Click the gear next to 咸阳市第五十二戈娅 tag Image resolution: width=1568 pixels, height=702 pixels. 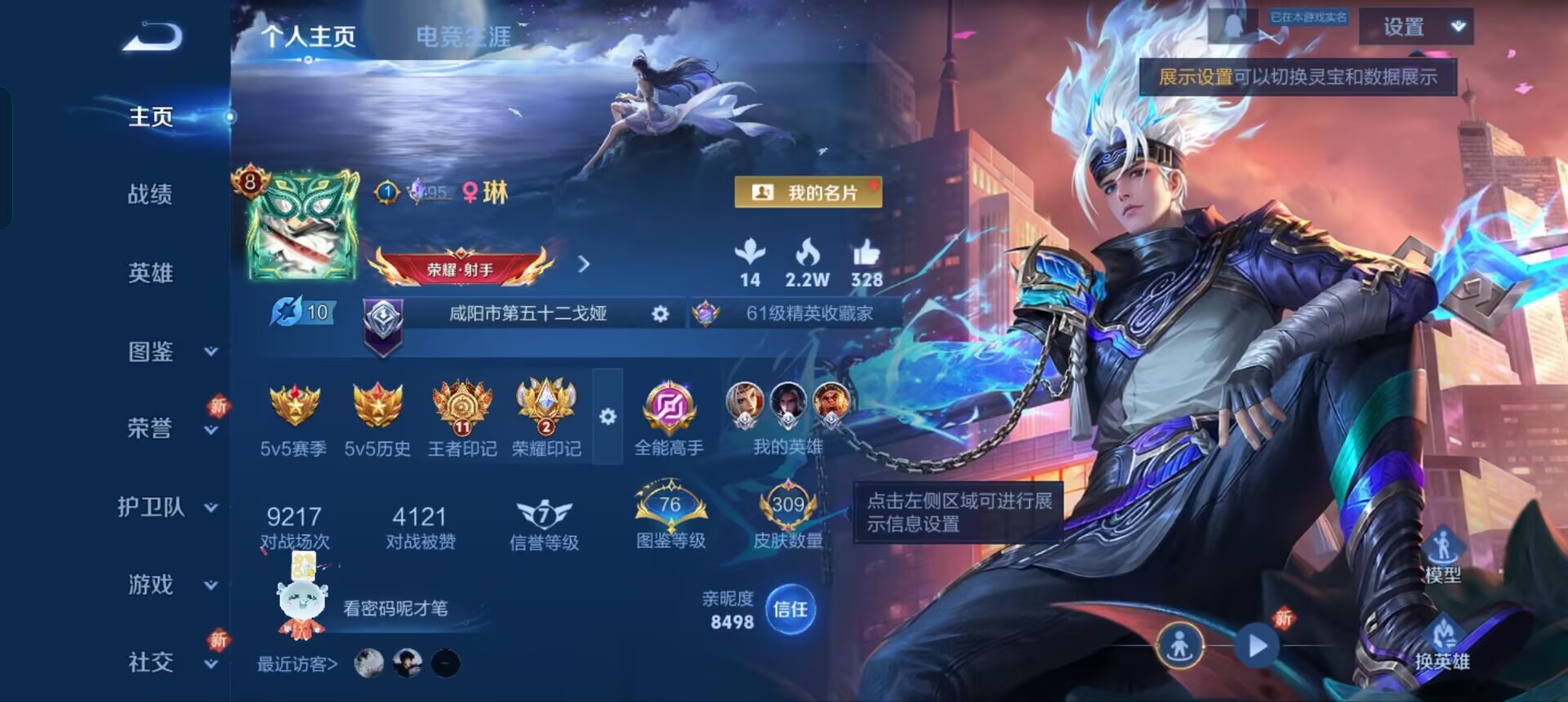(x=661, y=313)
